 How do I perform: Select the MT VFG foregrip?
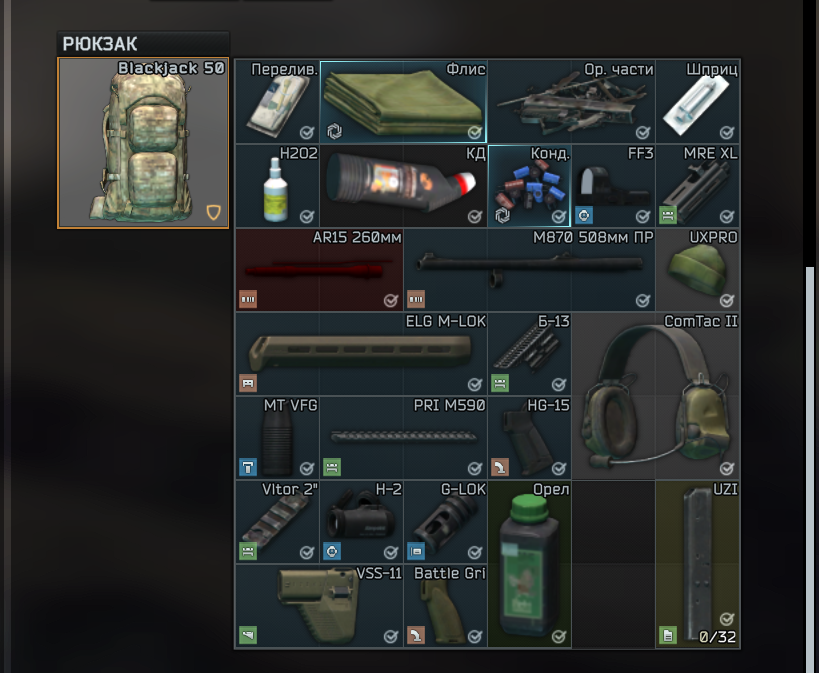tap(277, 438)
